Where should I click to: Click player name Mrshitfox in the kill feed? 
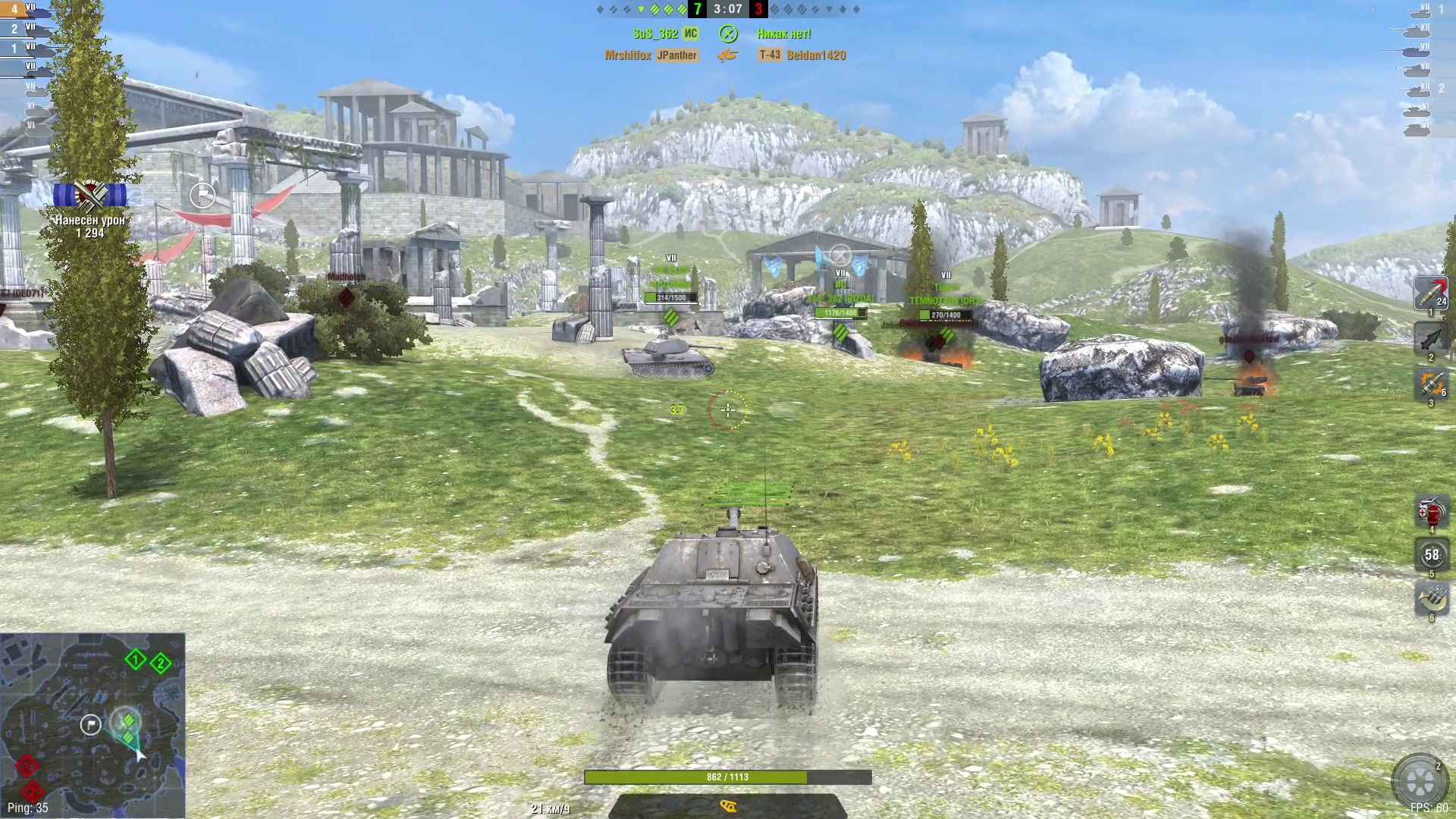click(629, 55)
